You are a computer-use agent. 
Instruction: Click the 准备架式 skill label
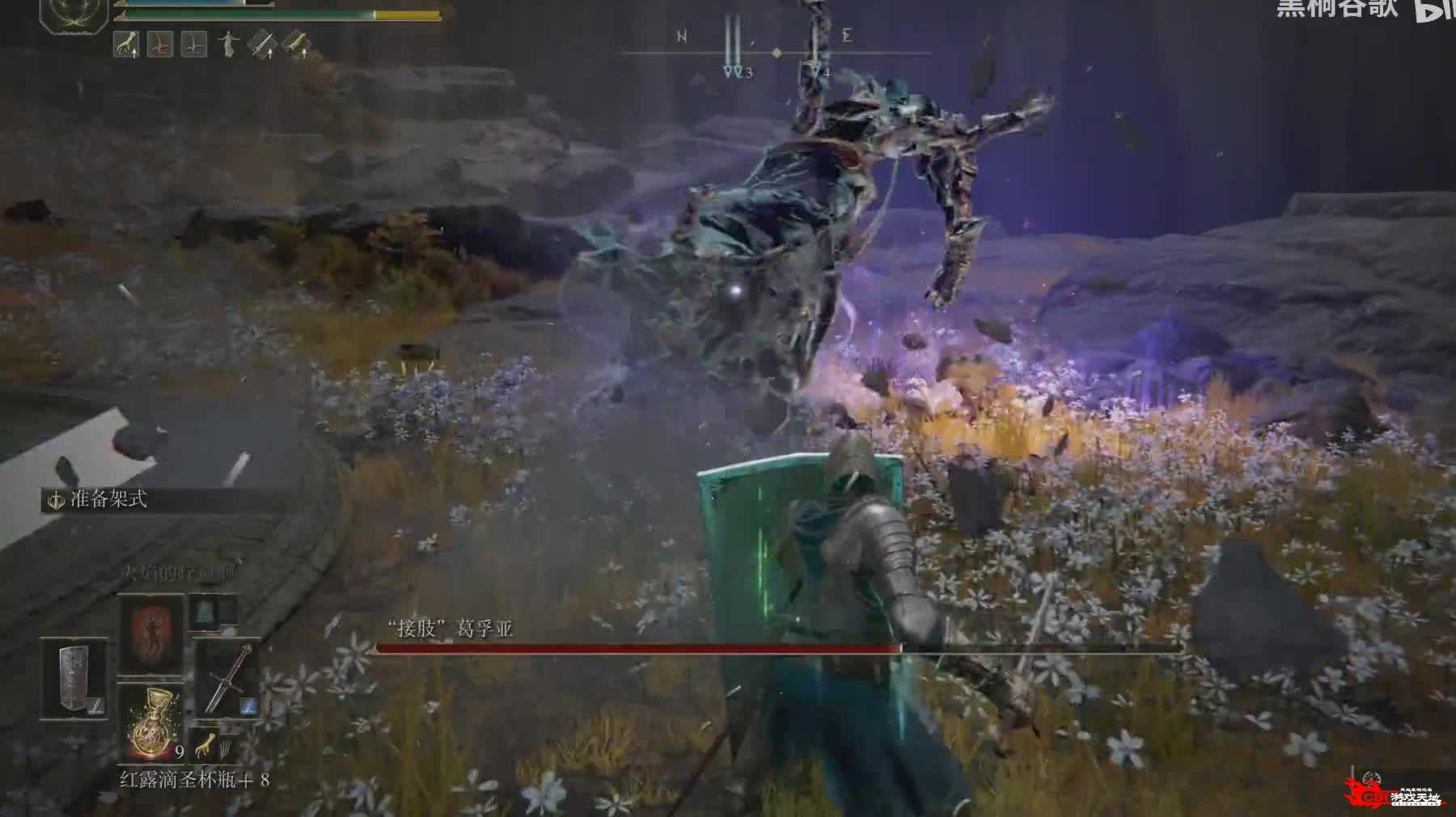tap(108, 500)
